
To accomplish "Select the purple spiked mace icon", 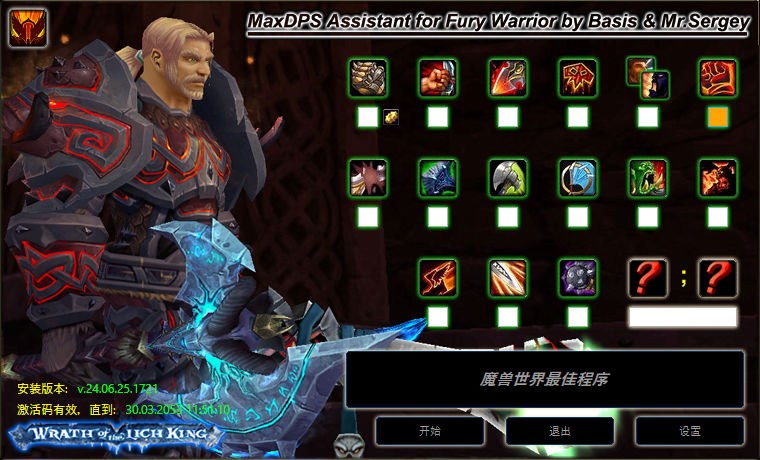I will 578,277.
